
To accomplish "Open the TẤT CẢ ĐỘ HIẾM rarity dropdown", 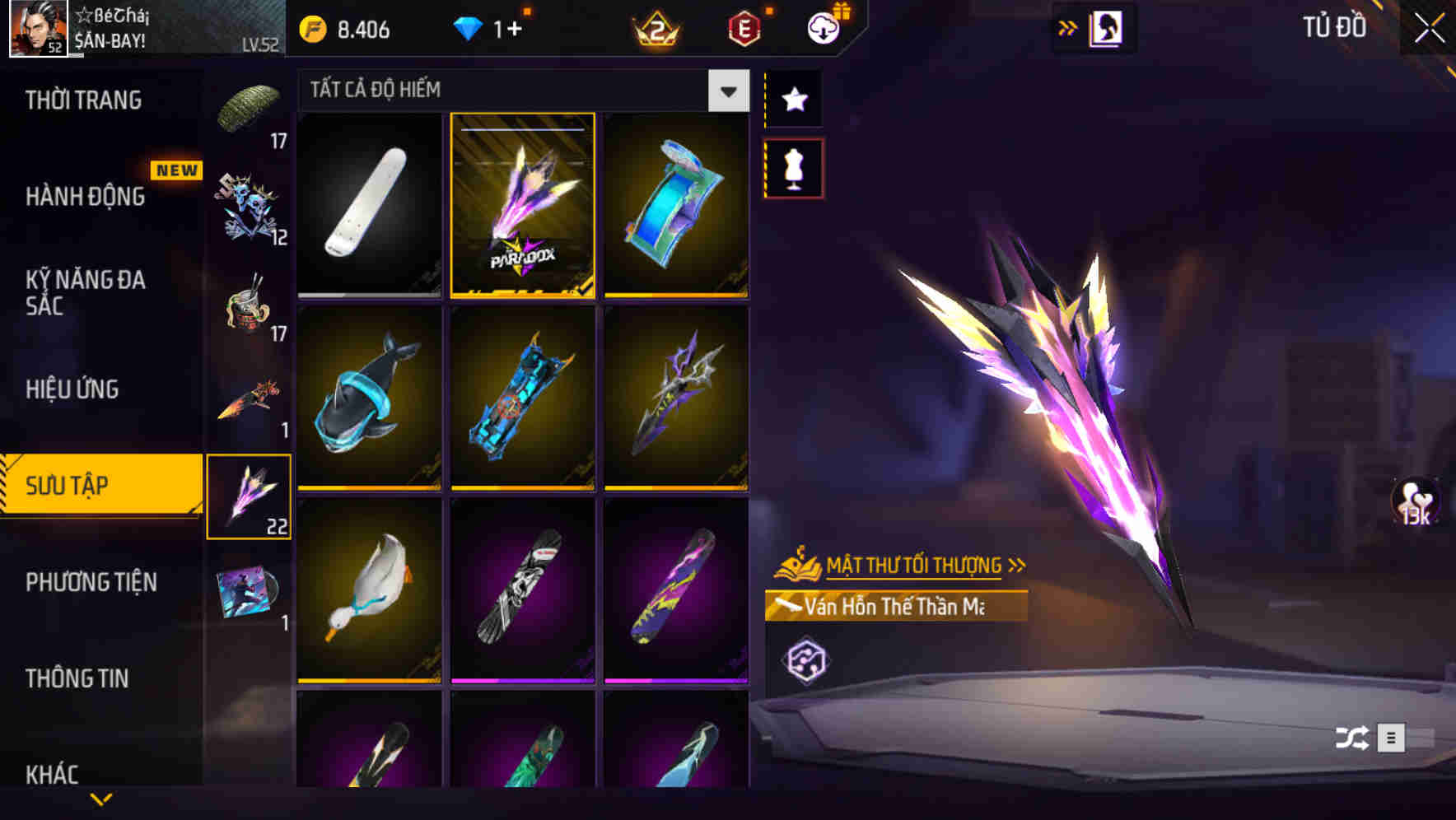I will click(511, 91).
